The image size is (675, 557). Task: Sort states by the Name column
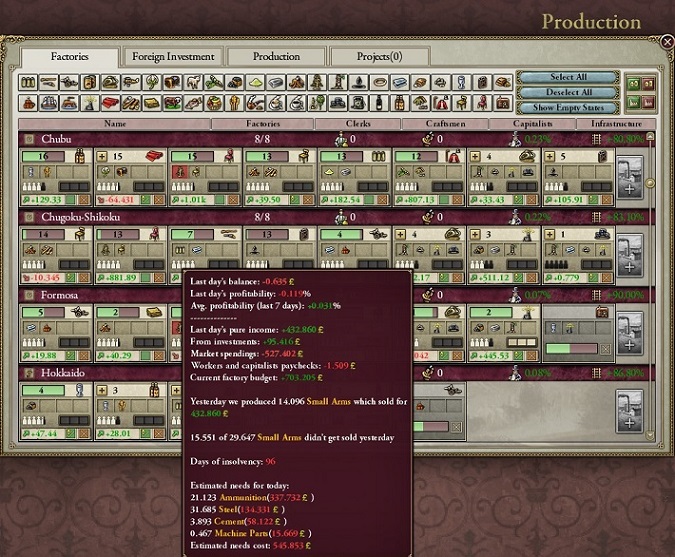[x=115, y=124]
